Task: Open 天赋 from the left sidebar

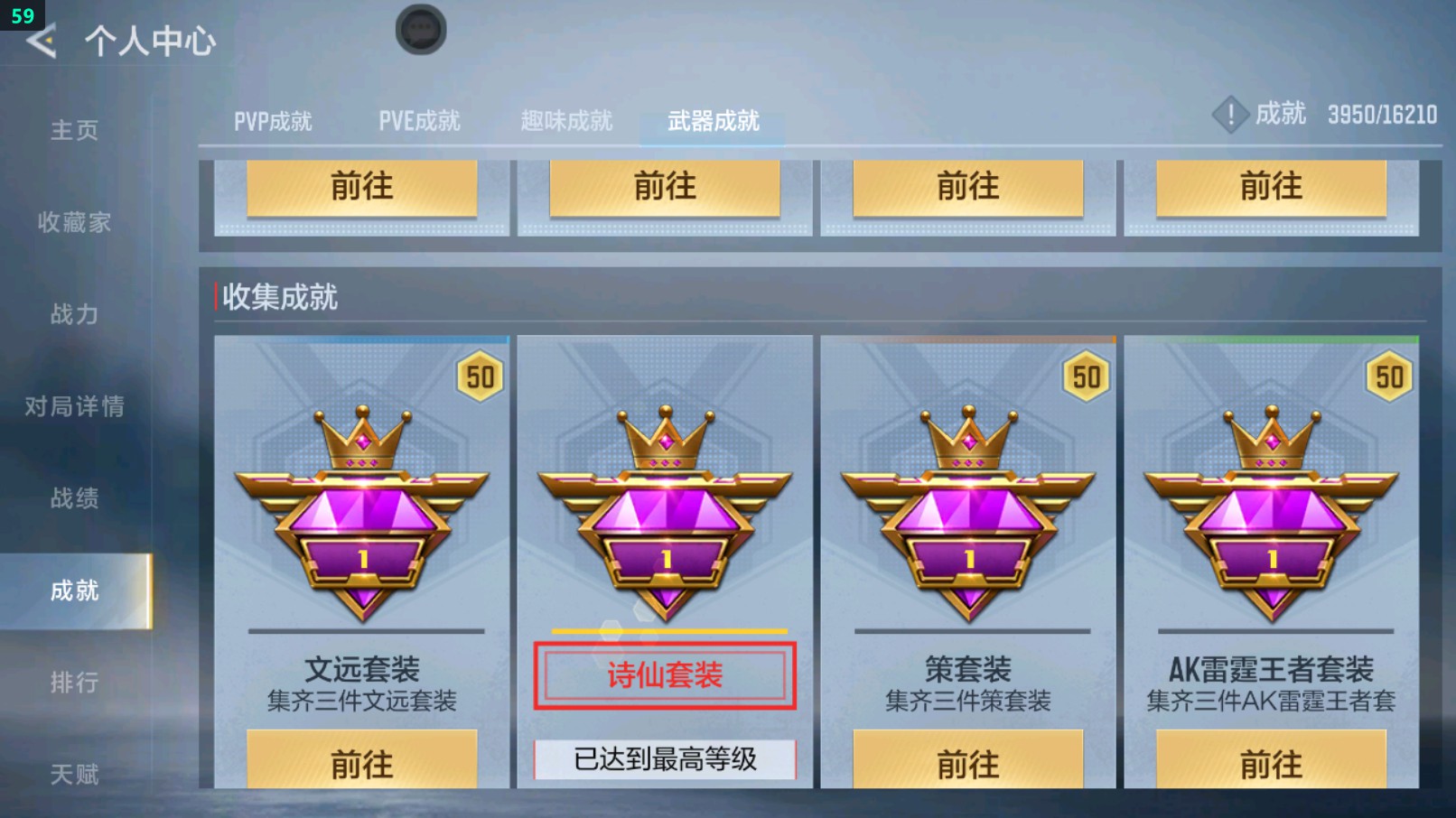Action: [73, 773]
